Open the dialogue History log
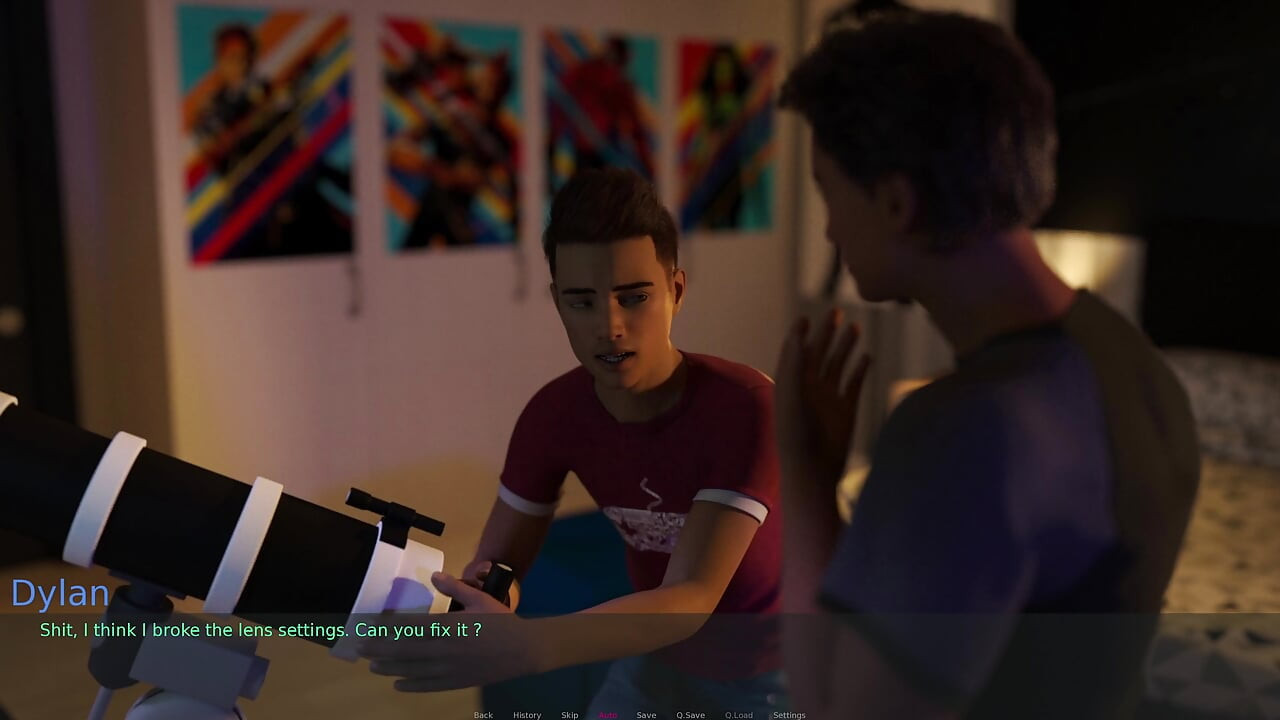 (527, 715)
